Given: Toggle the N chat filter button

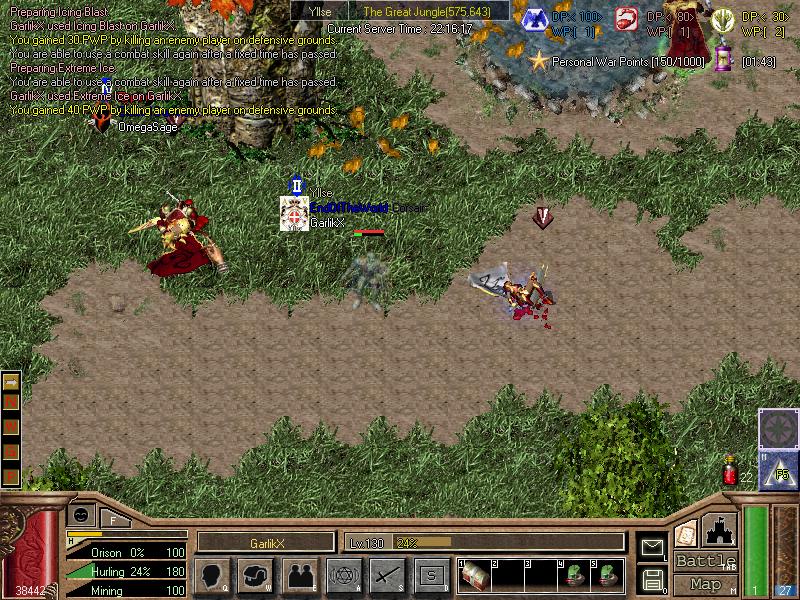Looking at the screenshot, I should 11,400.
